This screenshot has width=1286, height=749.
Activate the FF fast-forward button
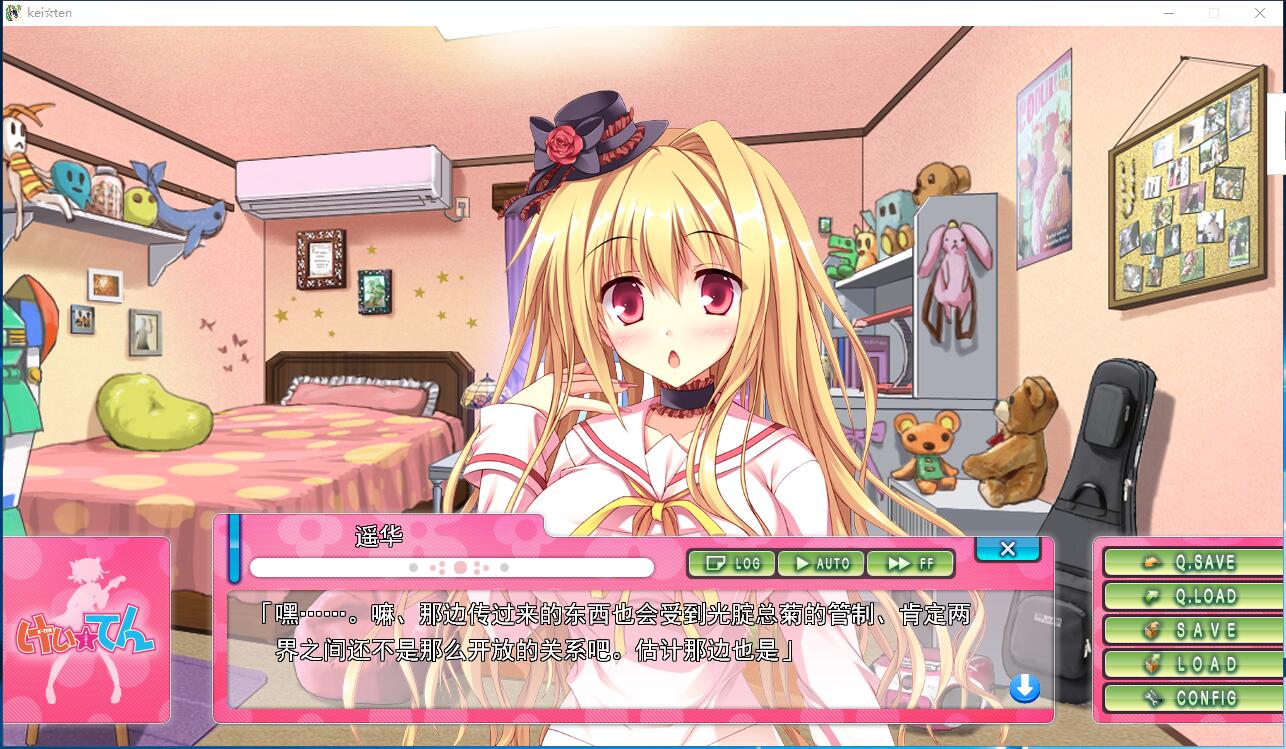[x=910, y=564]
